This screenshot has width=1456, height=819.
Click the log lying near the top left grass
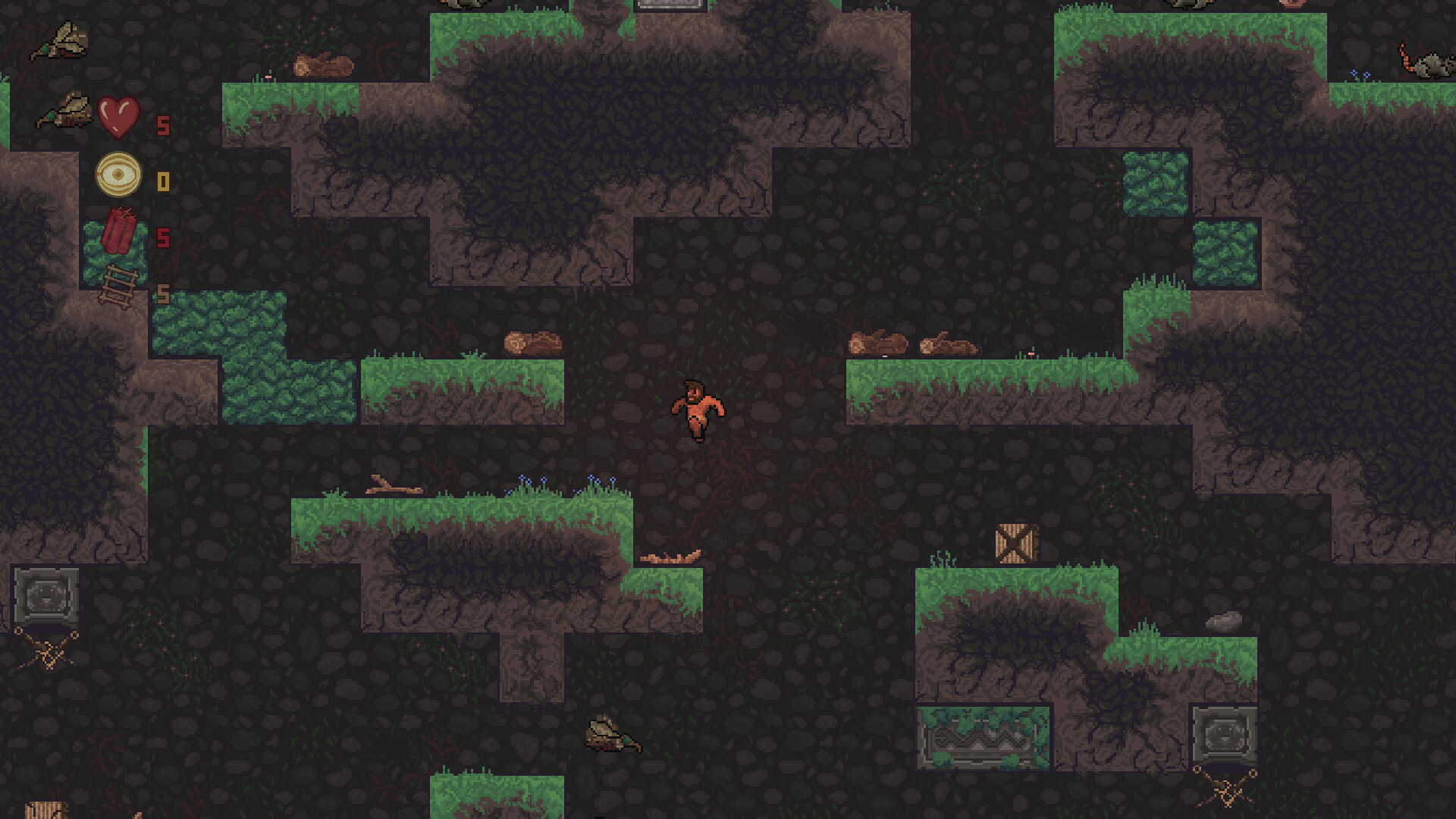click(325, 64)
